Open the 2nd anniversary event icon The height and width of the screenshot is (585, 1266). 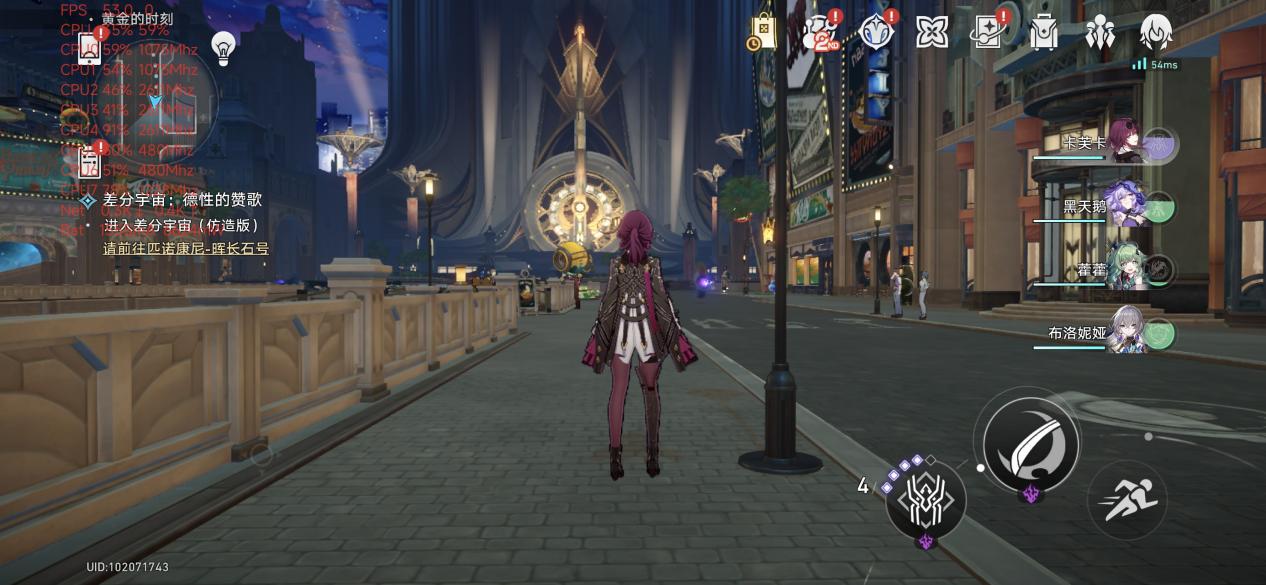[820, 32]
